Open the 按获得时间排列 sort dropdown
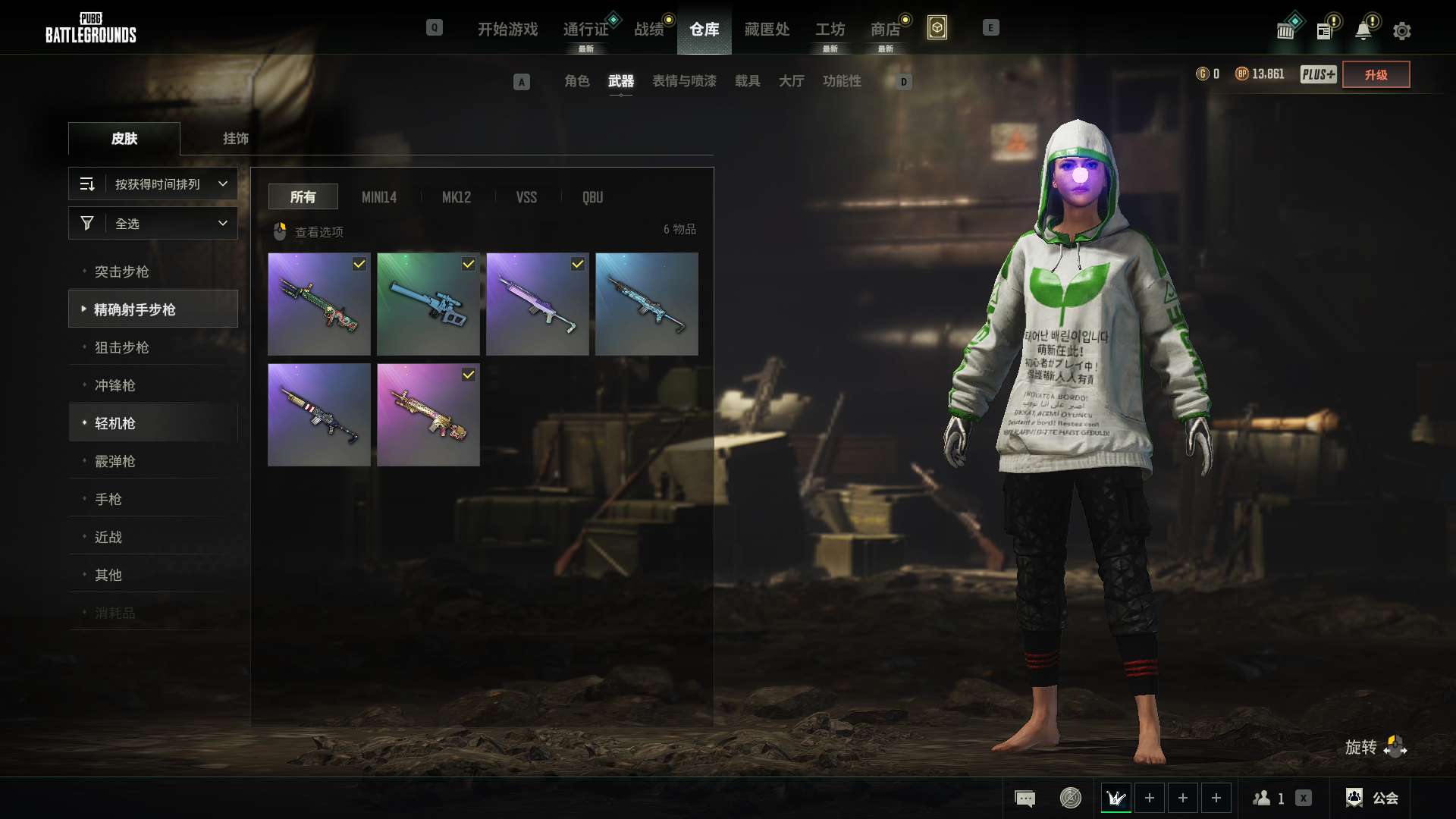Image resolution: width=1456 pixels, height=819 pixels. pos(153,184)
